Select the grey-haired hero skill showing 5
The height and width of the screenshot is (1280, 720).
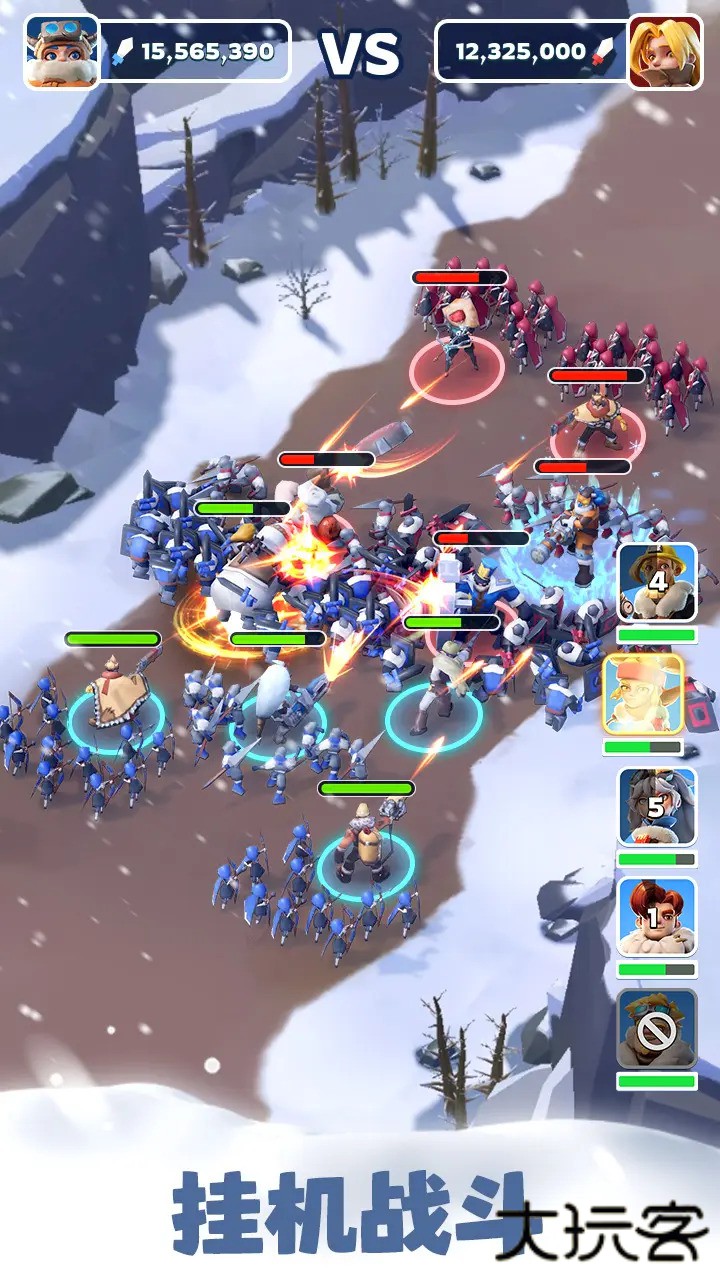(657, 807)
